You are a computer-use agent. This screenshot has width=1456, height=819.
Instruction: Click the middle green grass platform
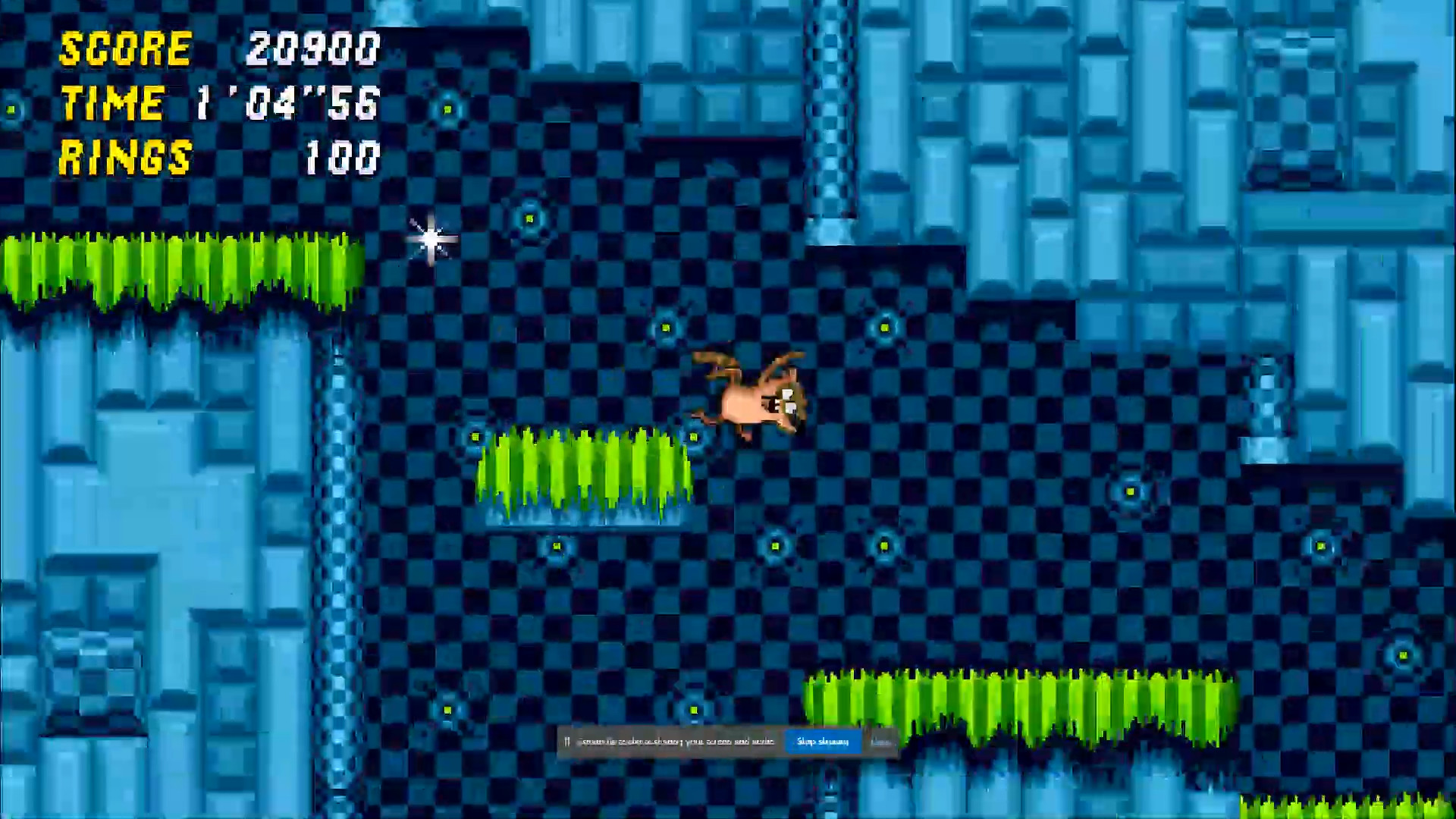point(584,470)
